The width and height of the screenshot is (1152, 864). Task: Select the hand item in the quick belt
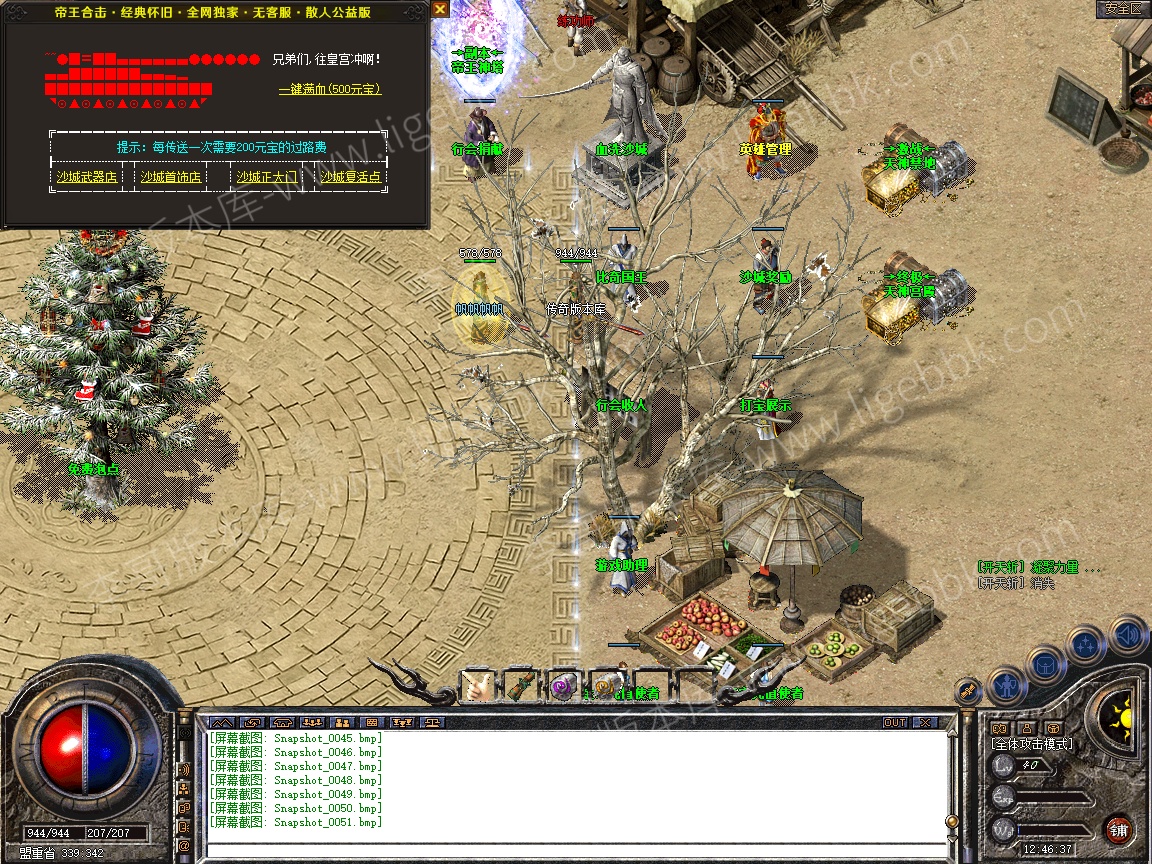478,686
